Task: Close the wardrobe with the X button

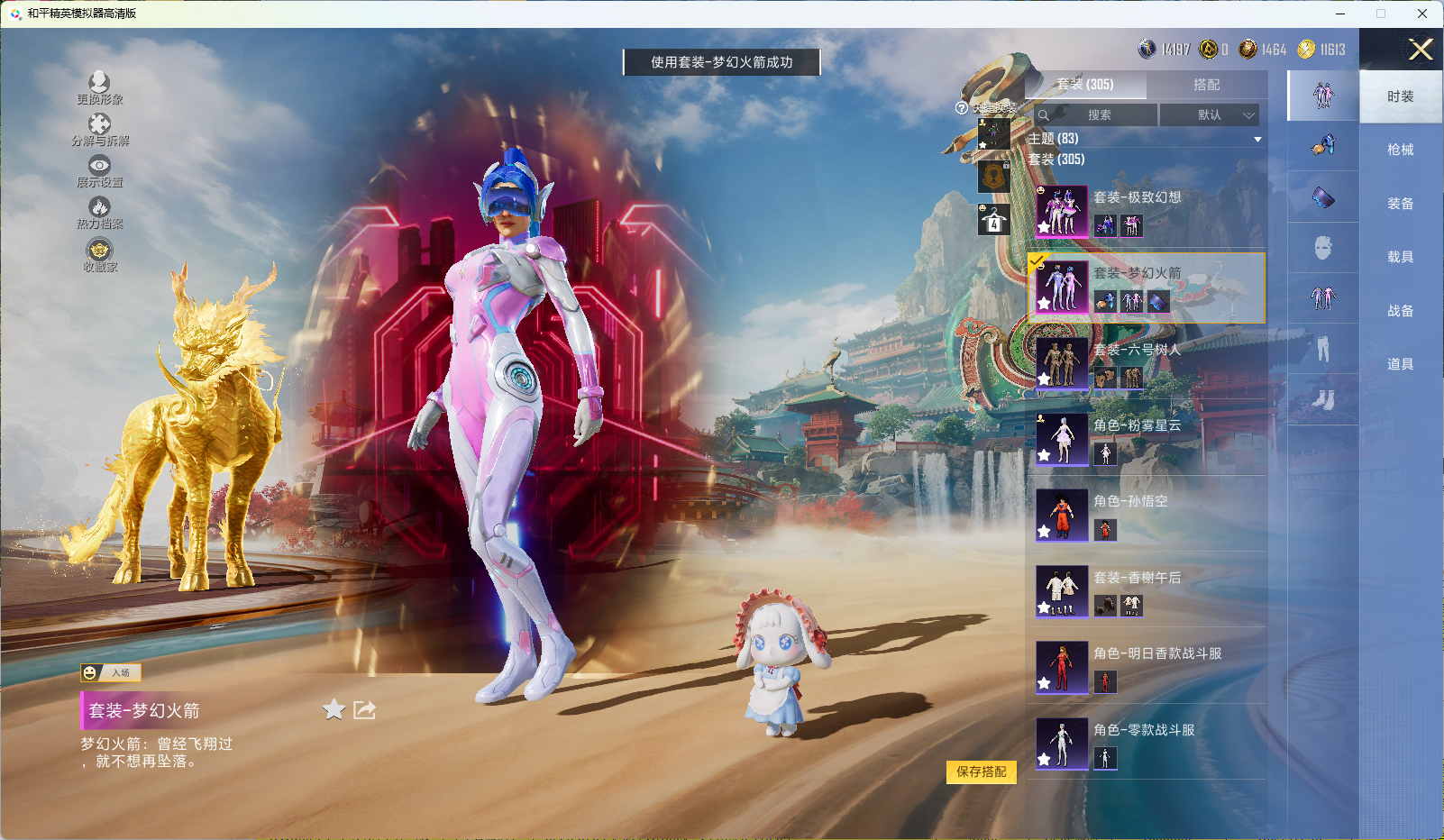Action: point(1421,50)
